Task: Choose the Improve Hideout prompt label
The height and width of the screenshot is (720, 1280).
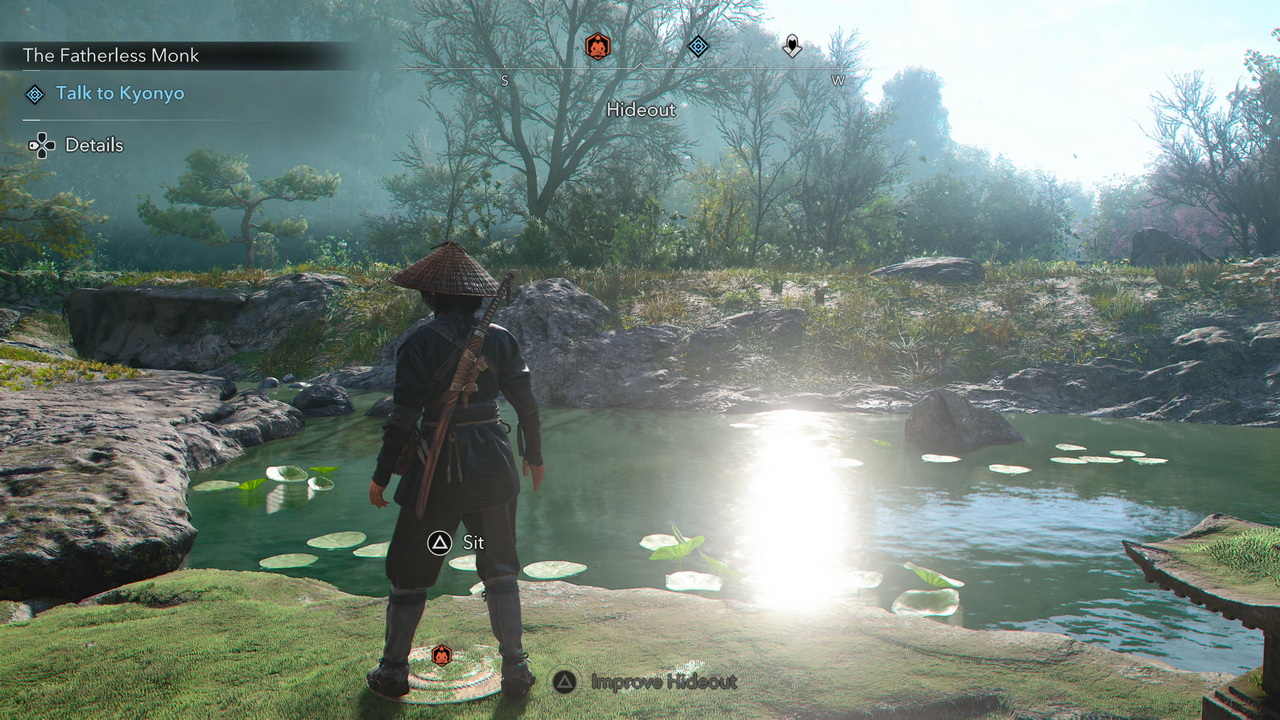Action: point(663,682)
